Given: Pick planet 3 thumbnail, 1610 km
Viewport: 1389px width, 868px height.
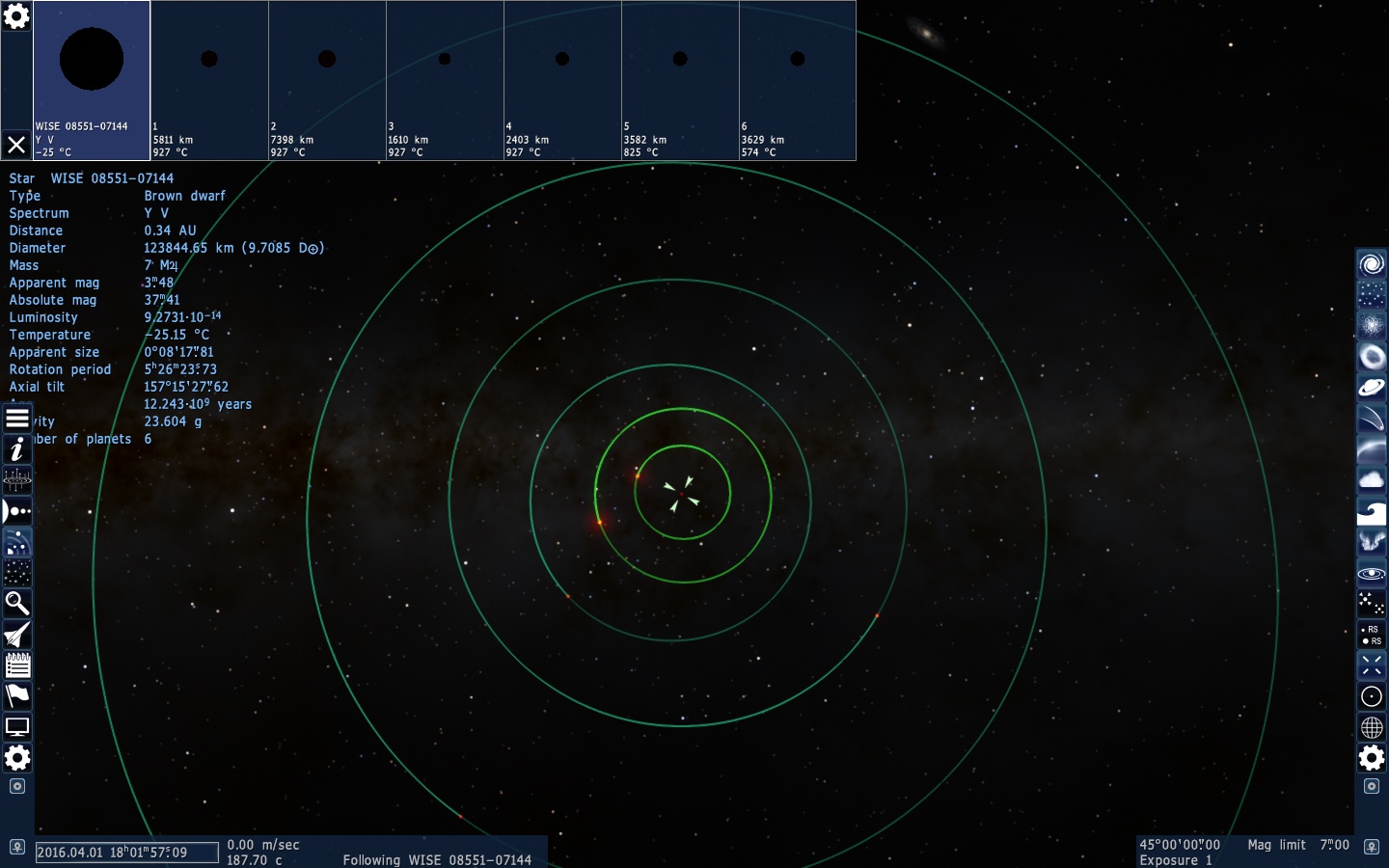Looking at the screenshot, I should (x=445, y=80).
